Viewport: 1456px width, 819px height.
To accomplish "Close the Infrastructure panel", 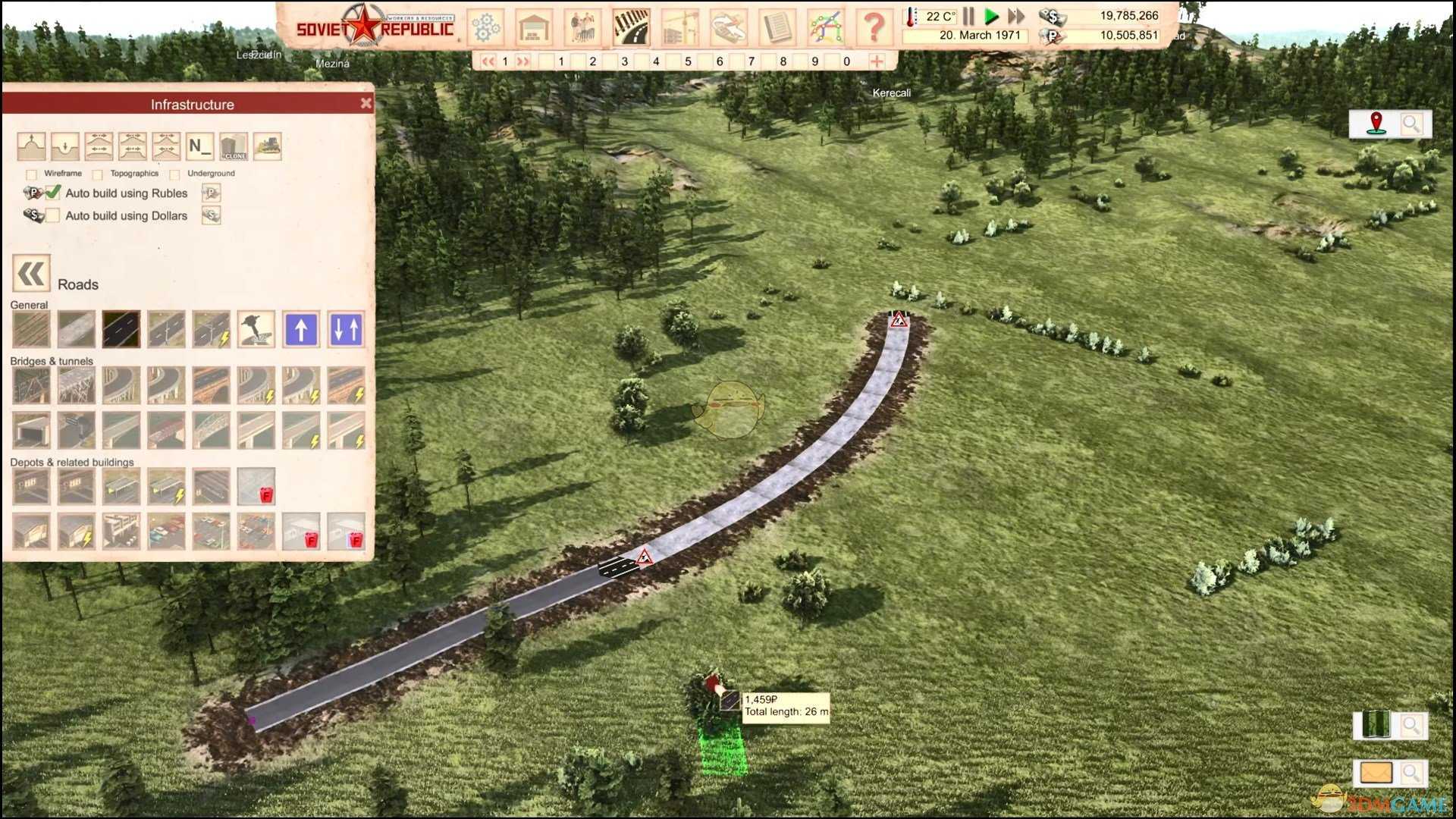I will pyautogui.click(x=366, y=103).
